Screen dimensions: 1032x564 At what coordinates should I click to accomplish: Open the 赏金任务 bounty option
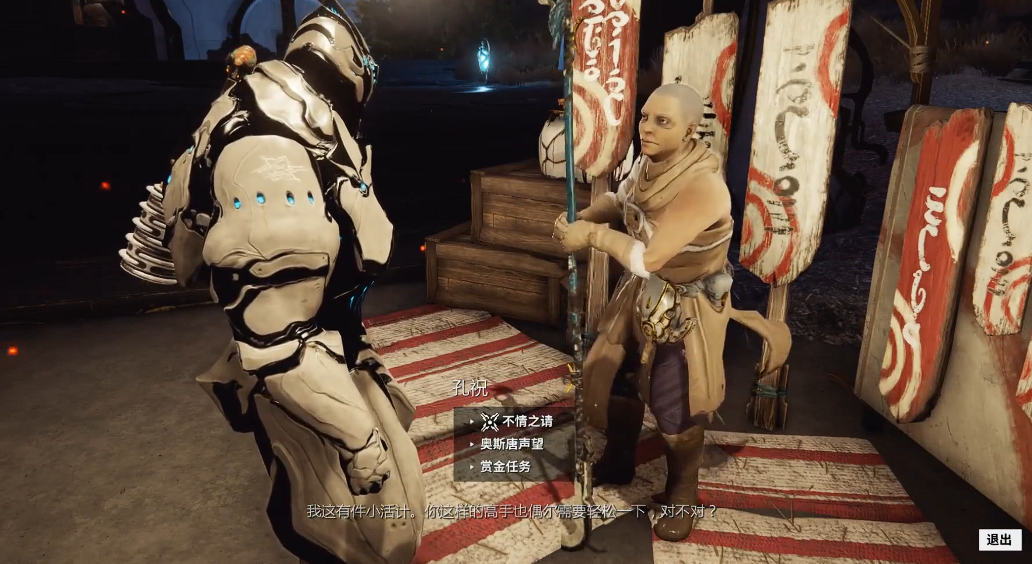tap(505, 466)
